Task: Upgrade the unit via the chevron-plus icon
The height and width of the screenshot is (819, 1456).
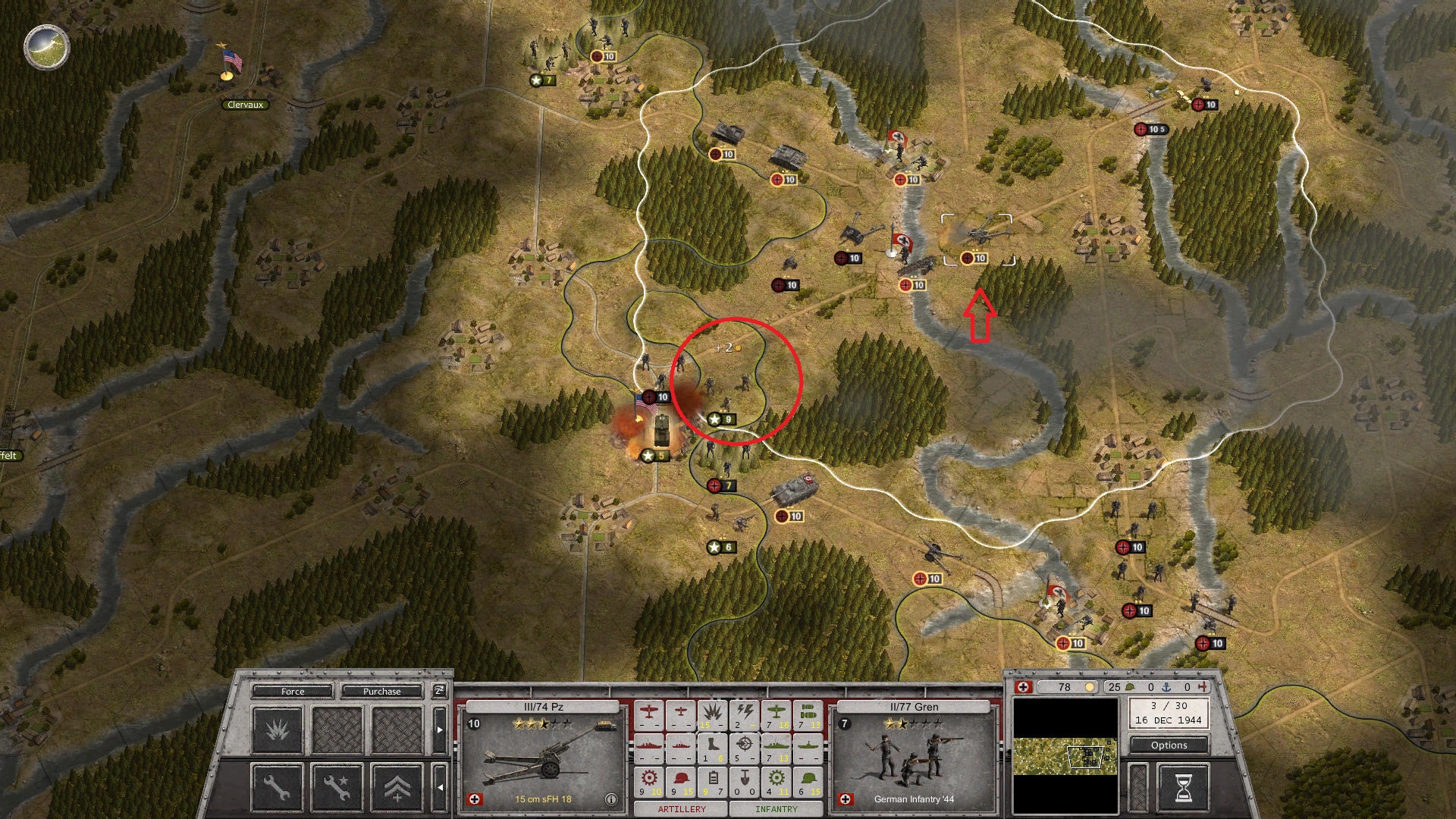Action: [396, 789]
